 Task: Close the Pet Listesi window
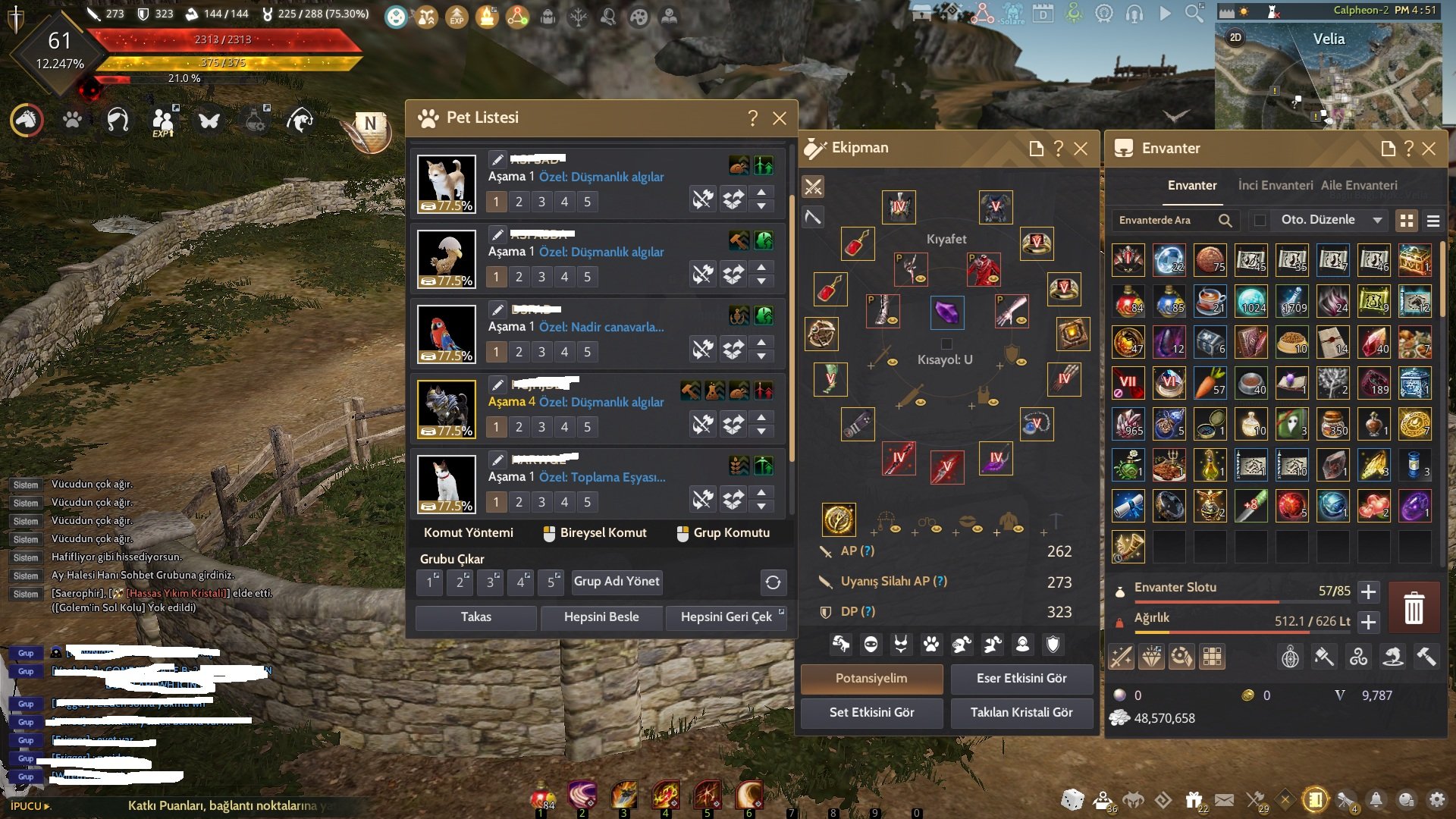pyautogui.click(x=779, y=118)
